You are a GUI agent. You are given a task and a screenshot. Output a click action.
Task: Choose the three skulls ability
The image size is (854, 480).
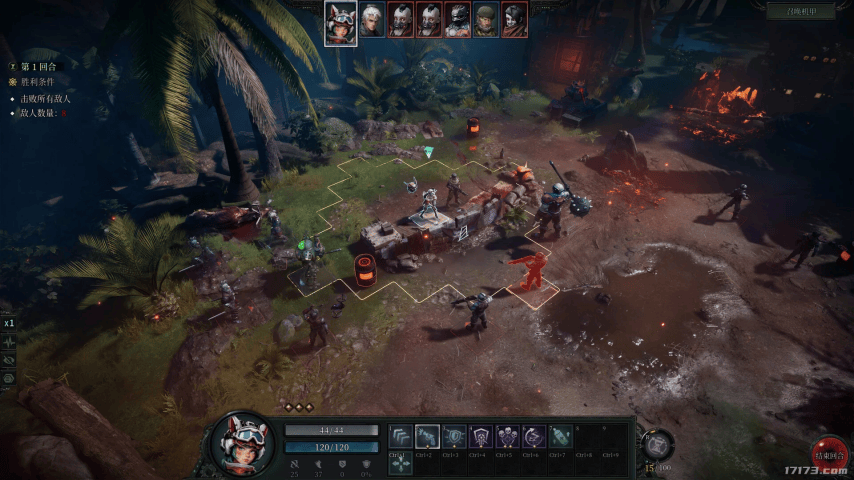(x=508, y=436)
